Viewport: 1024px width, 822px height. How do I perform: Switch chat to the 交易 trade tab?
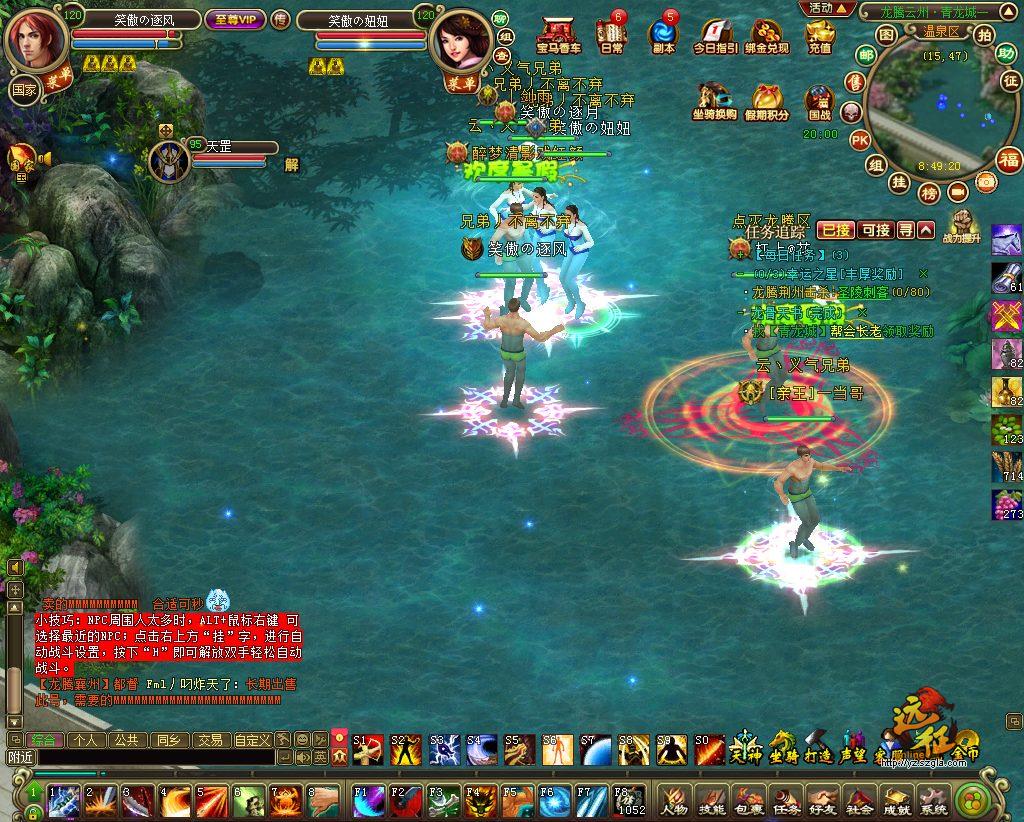pyautogui.click(x=209, y=741)
